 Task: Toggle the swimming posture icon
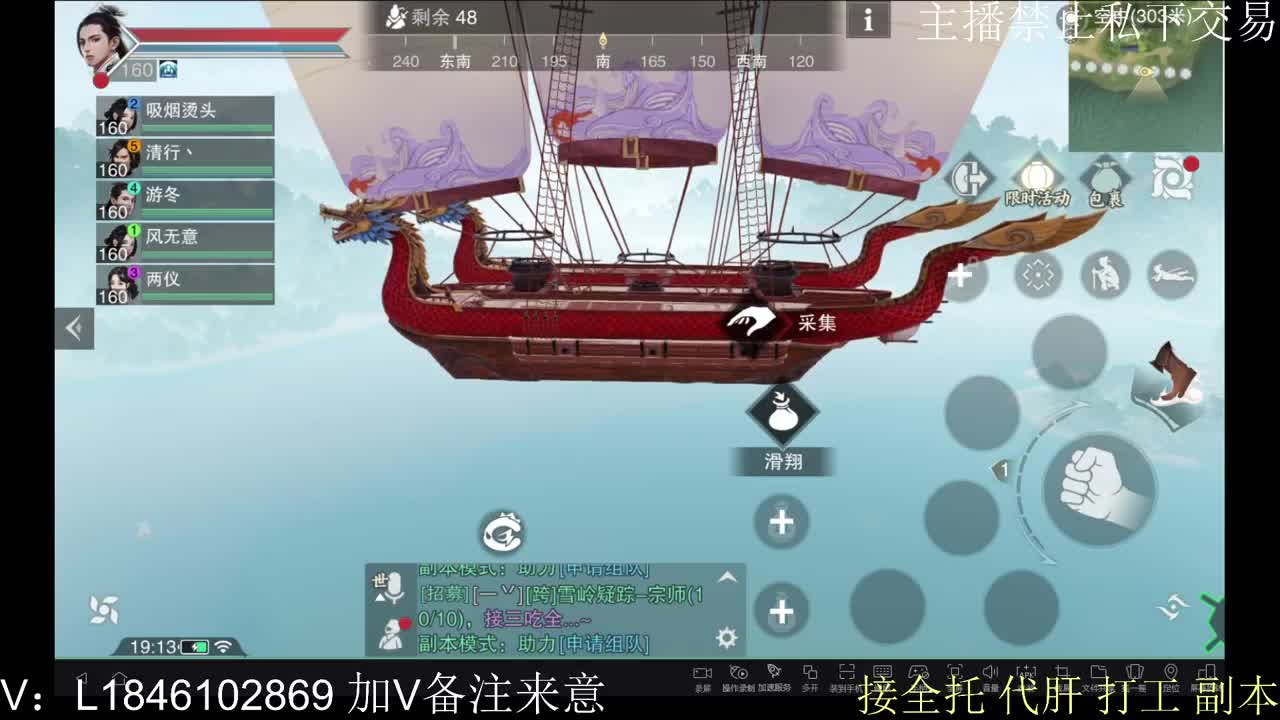click(1172, 275)
